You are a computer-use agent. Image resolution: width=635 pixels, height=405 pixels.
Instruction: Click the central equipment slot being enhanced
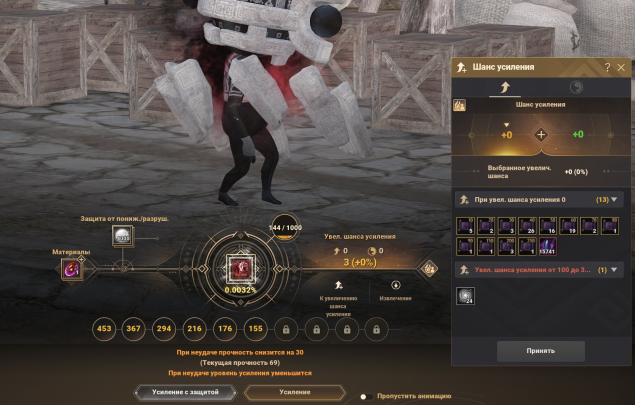[238, 268]
